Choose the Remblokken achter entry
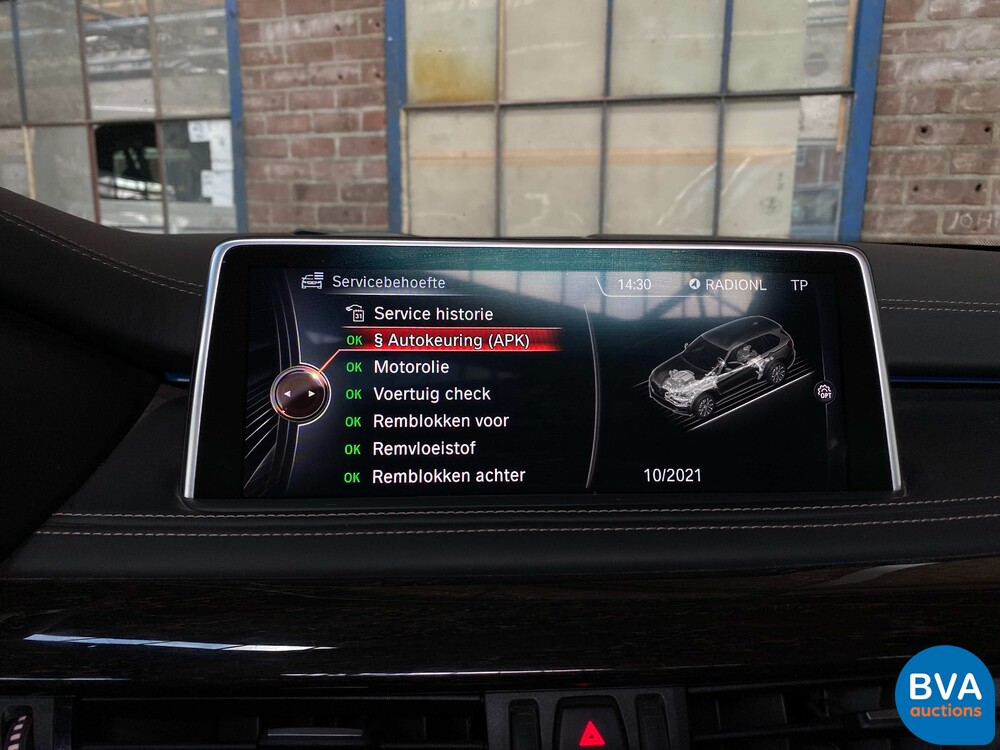1000x750 pixels. [448, 476]
